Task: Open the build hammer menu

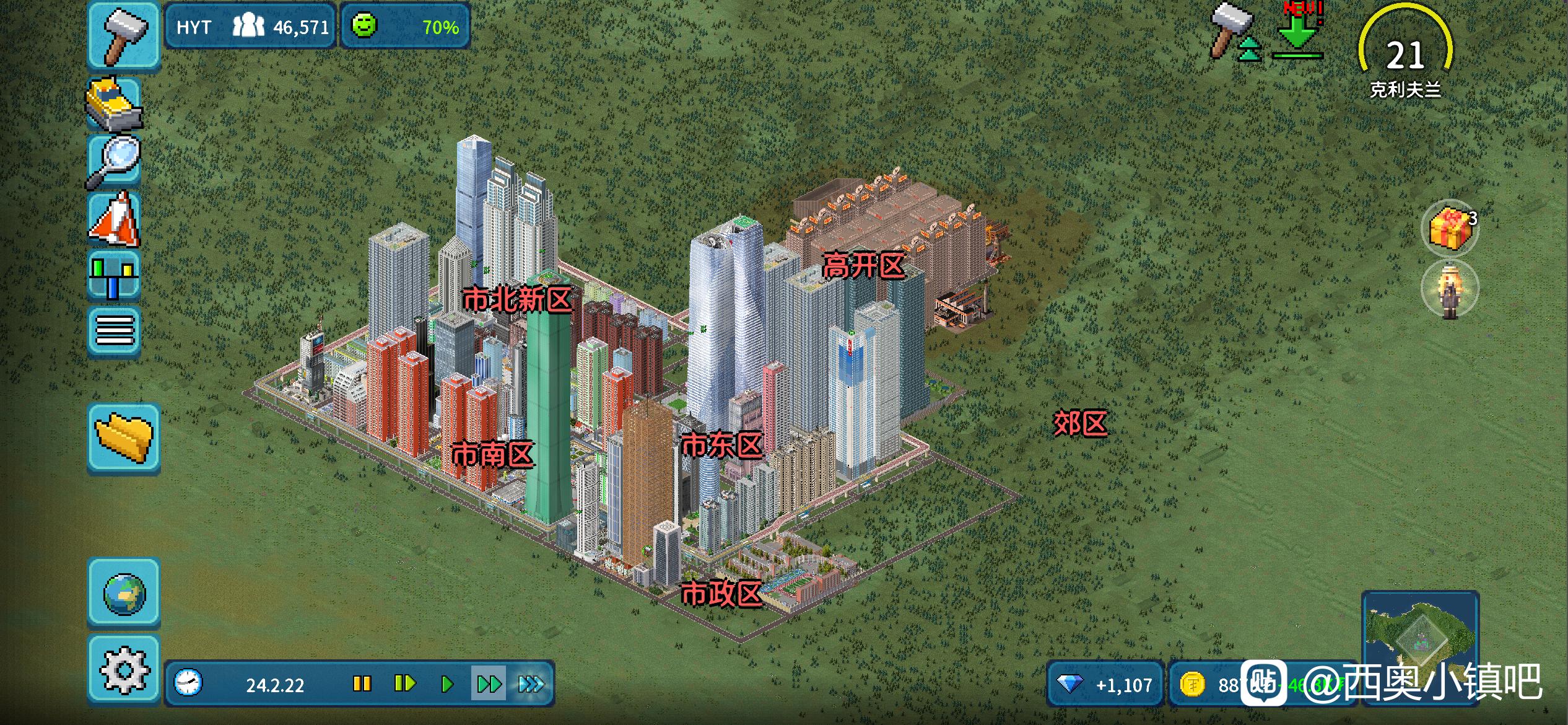Action: 124,35
